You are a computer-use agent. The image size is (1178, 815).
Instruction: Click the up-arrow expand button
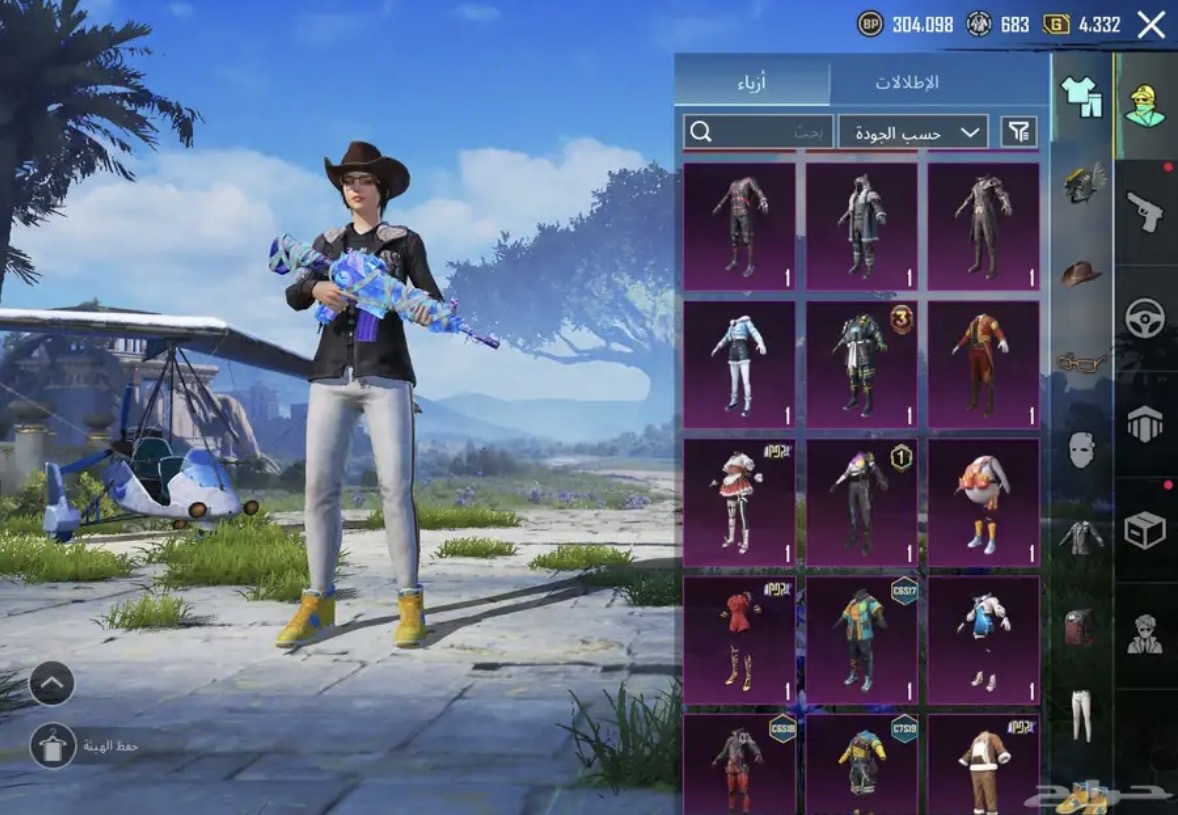pyautogui.click(x=53, y=684)
